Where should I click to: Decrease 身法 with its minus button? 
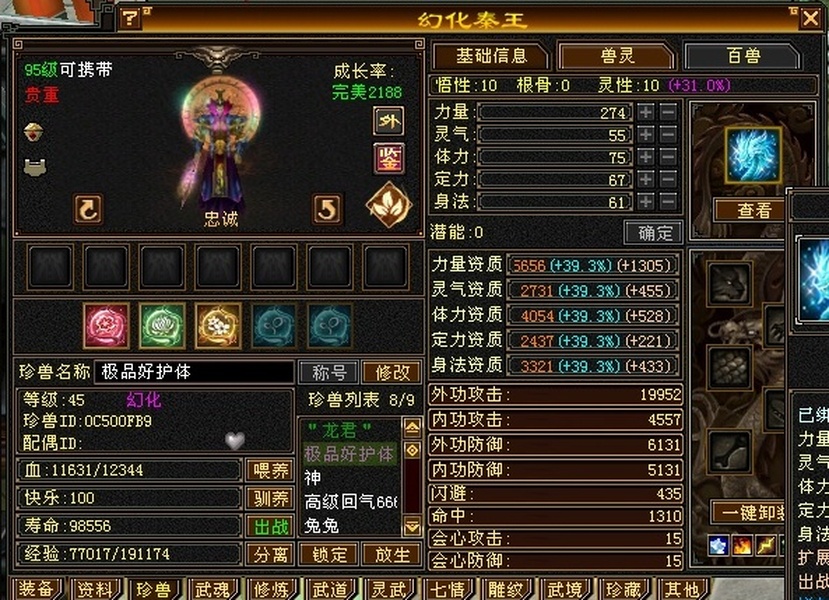[668, 202]
